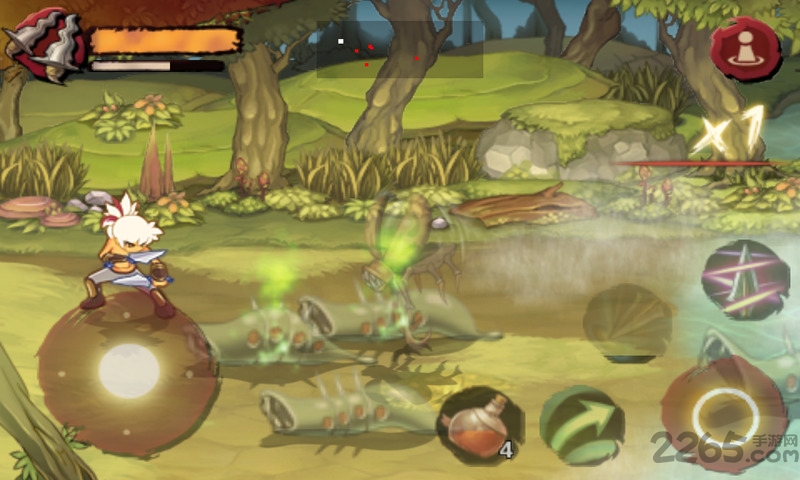The image size is (800, 480).
Task: Tap the glowing virtual joystick pad
Action: pos(129,369)
